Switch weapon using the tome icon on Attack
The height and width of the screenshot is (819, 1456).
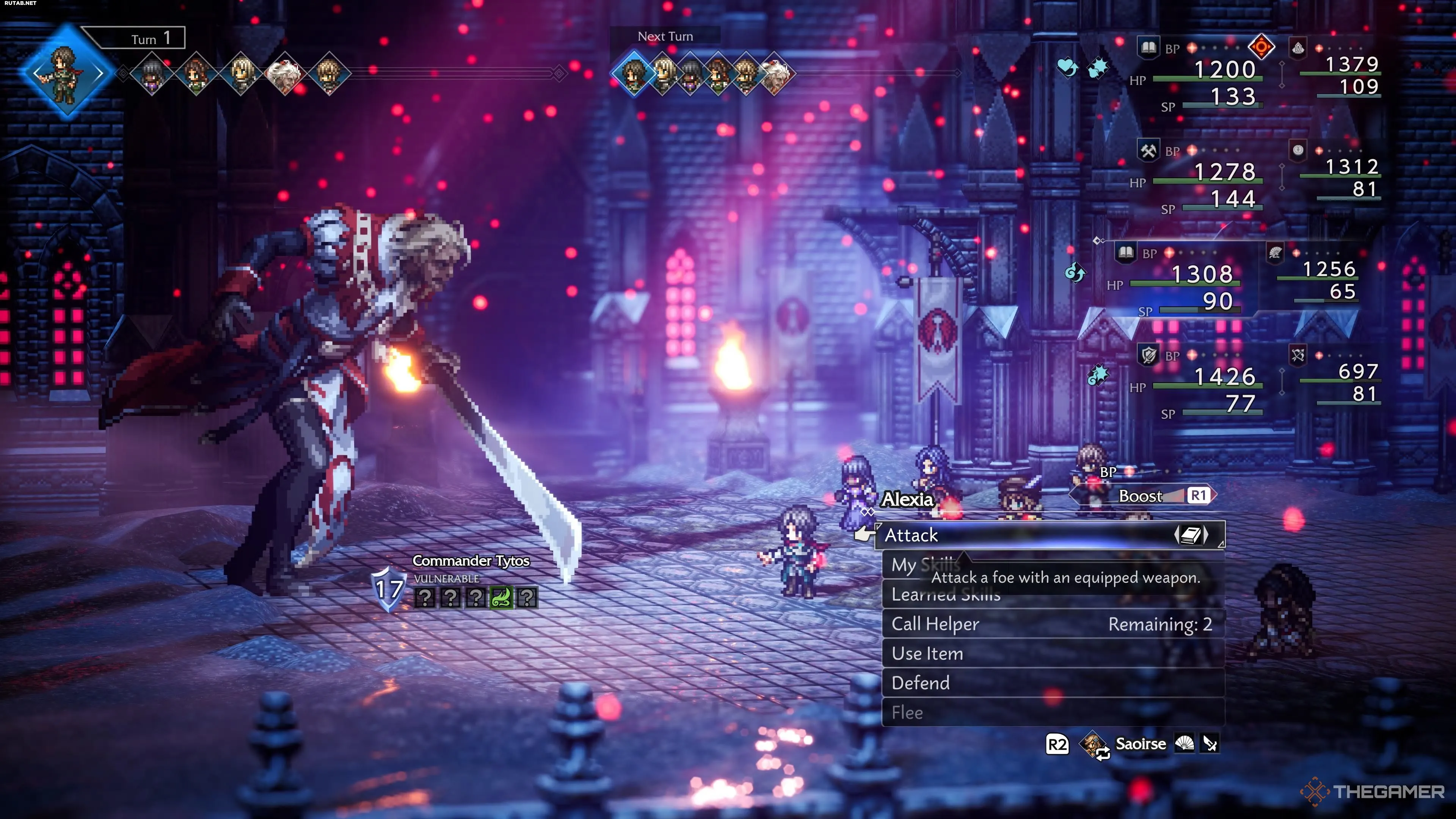[1191, 535]
